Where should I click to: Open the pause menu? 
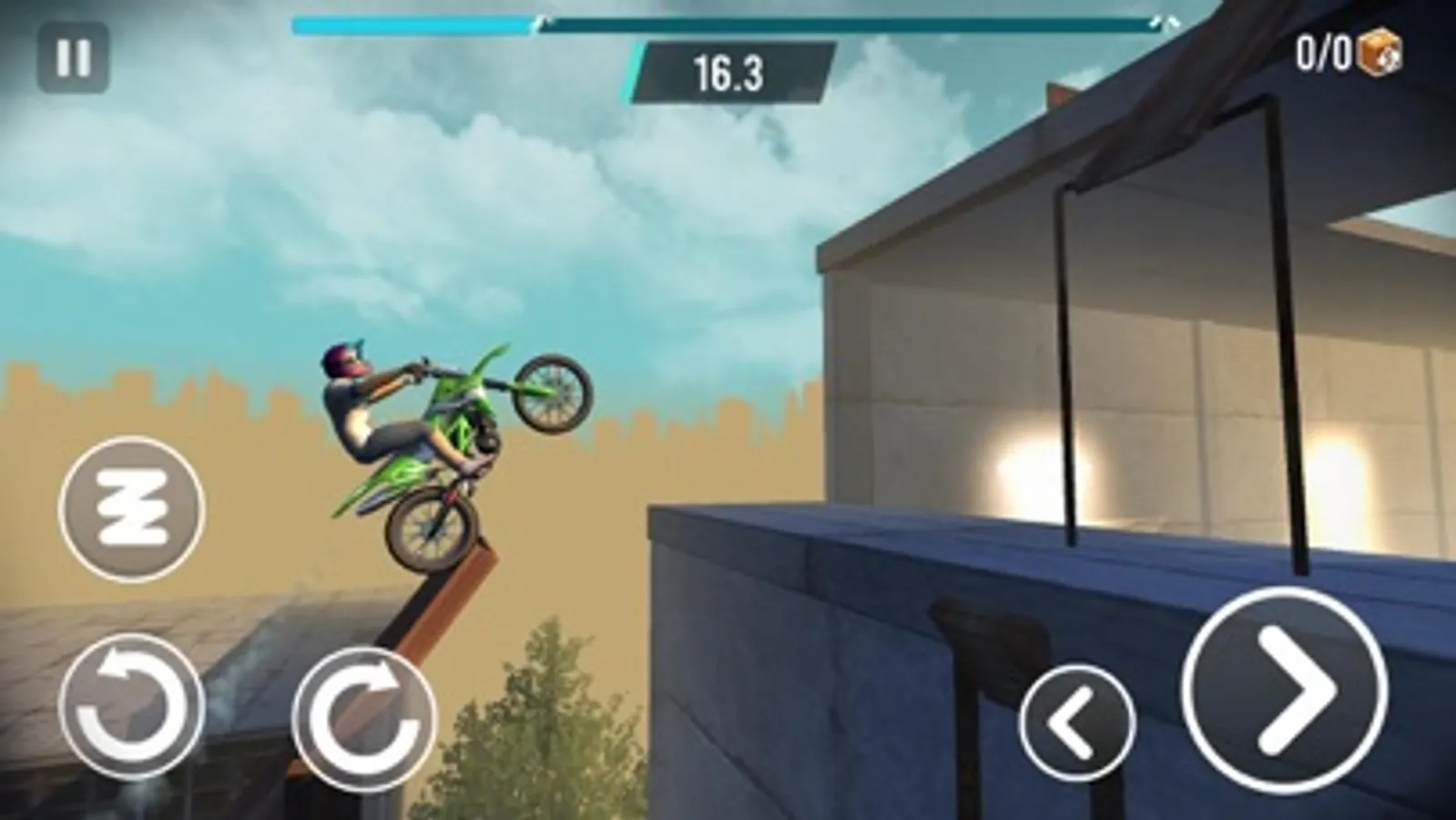tap(73, 57)
